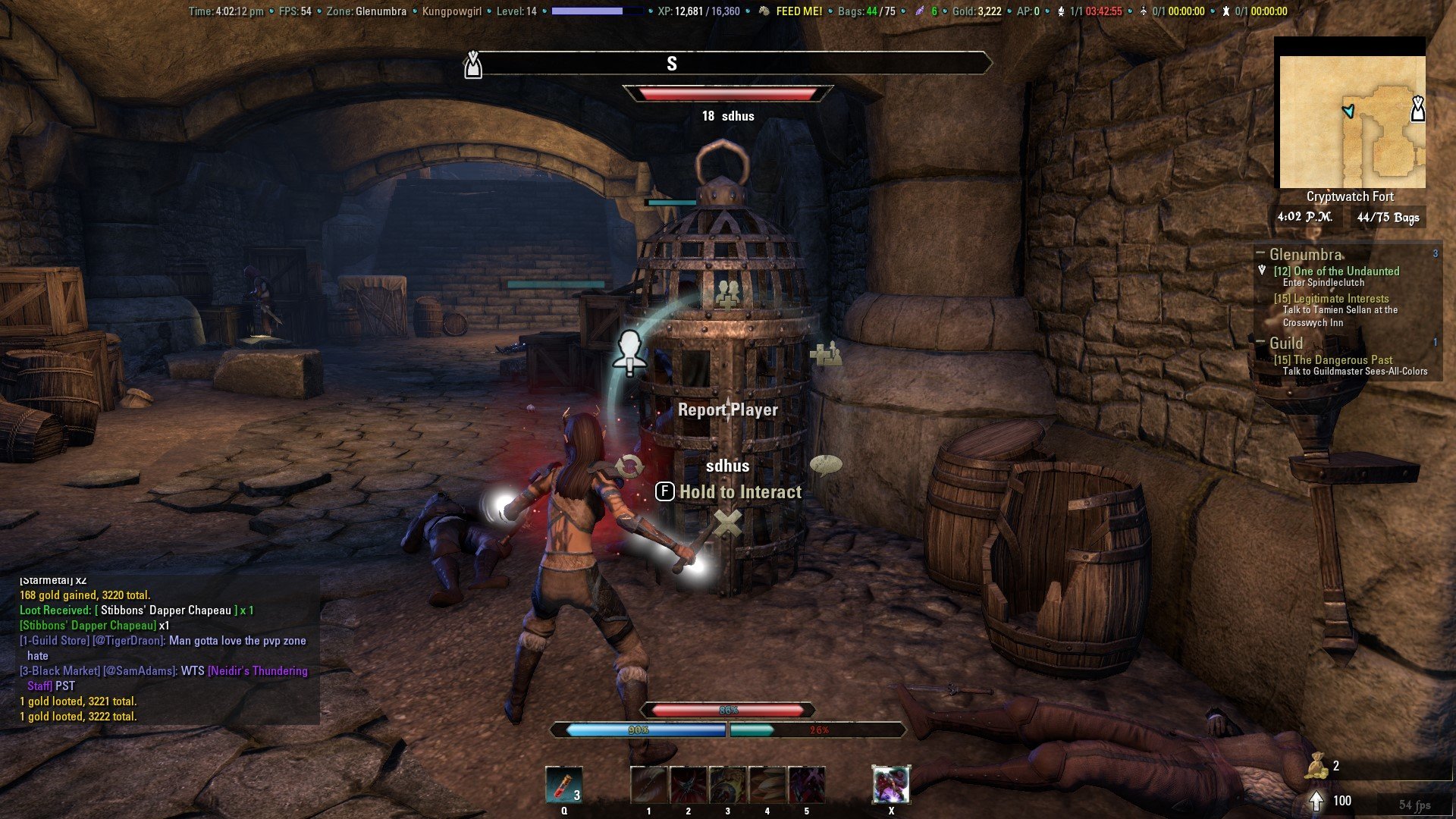The image size is (1456, 819).
Task: Start a trade with the circular arrows icon
Action: coord(629,466)
